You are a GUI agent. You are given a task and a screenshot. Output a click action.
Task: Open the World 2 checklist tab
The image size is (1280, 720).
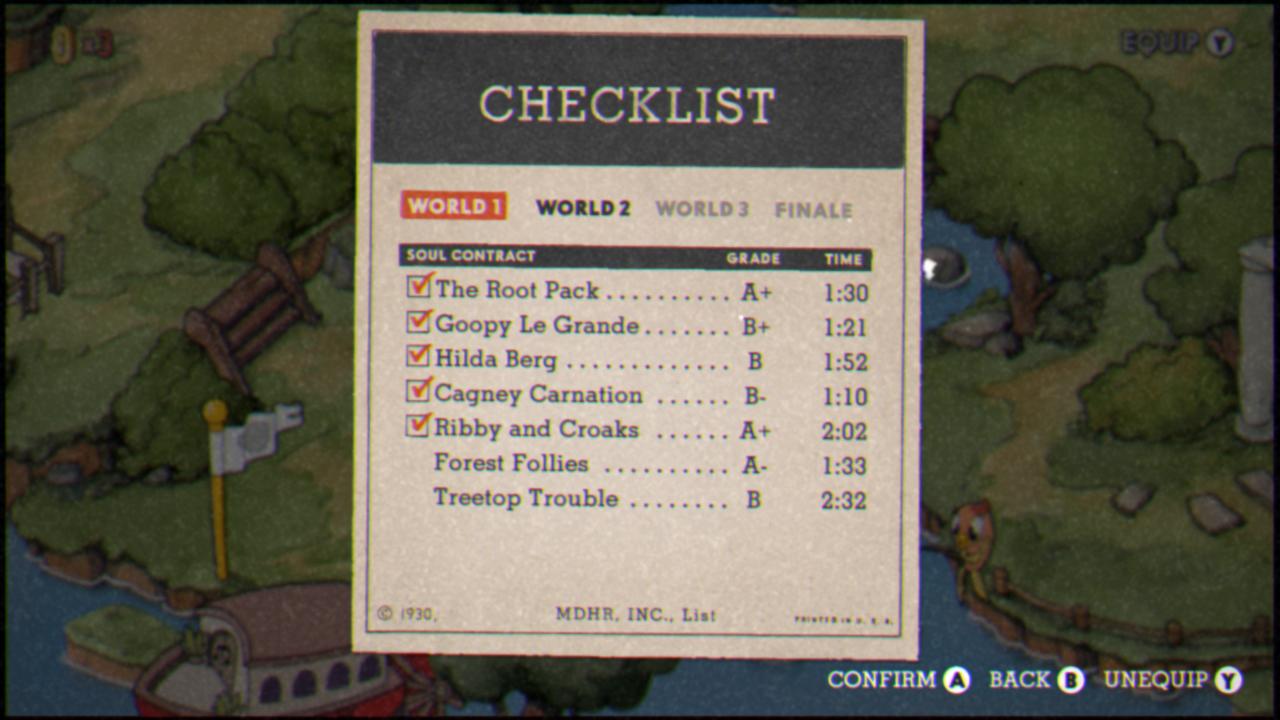click(583, 208)
